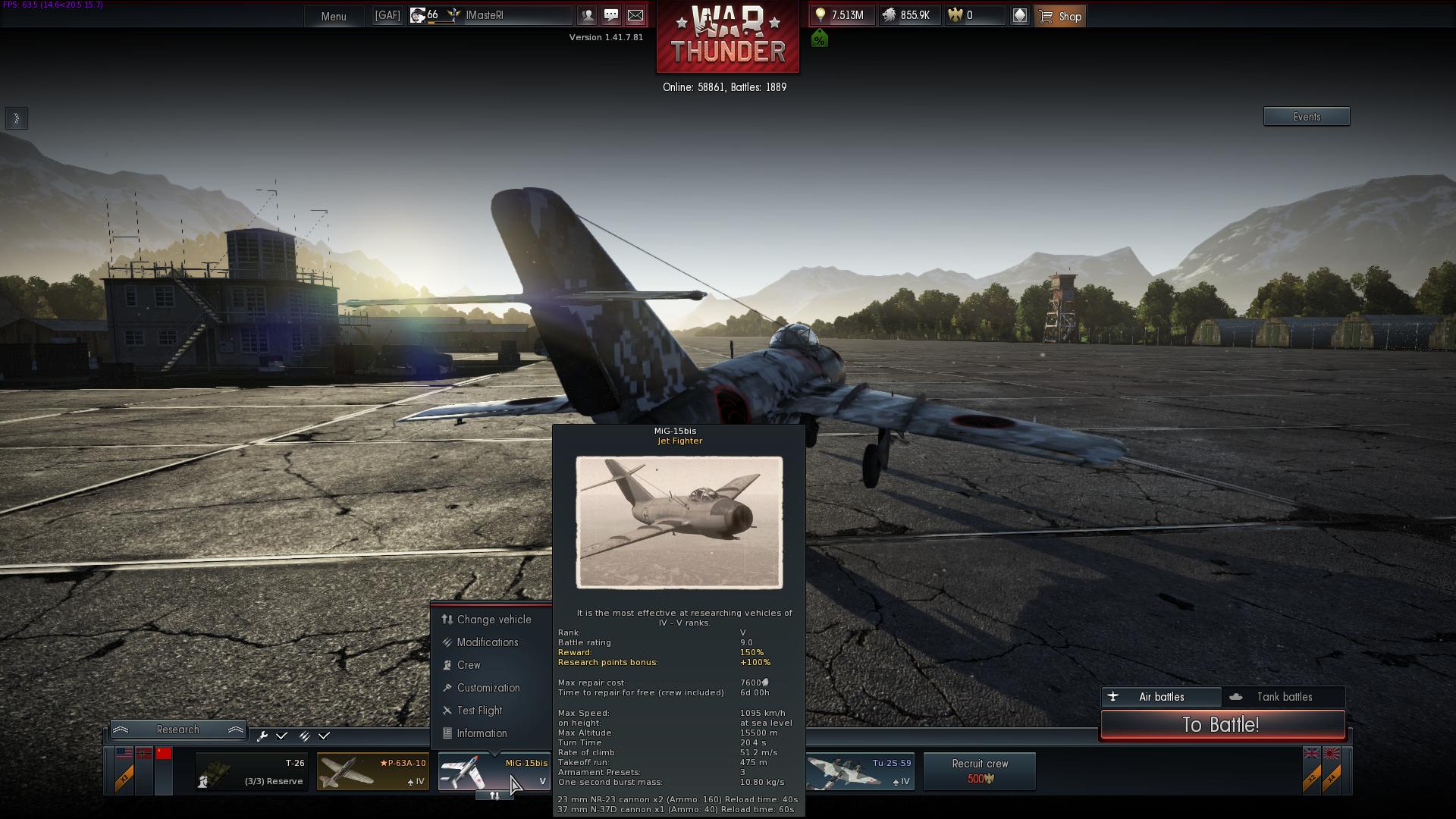
Task: Select the USSR nation flag
Action: tap(165, 753)
